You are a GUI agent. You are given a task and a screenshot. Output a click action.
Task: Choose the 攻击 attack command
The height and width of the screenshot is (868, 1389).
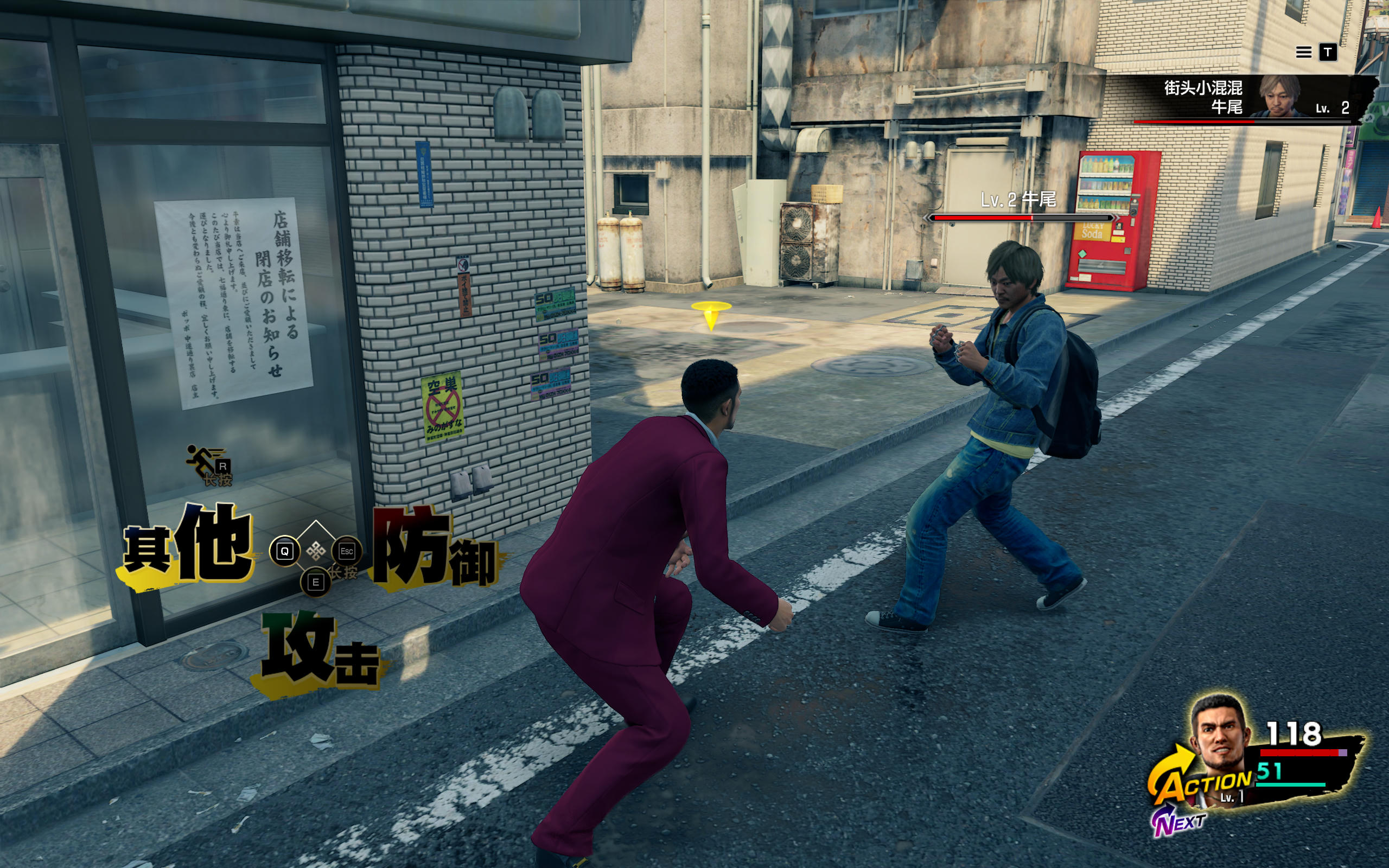tap(319, 653)
